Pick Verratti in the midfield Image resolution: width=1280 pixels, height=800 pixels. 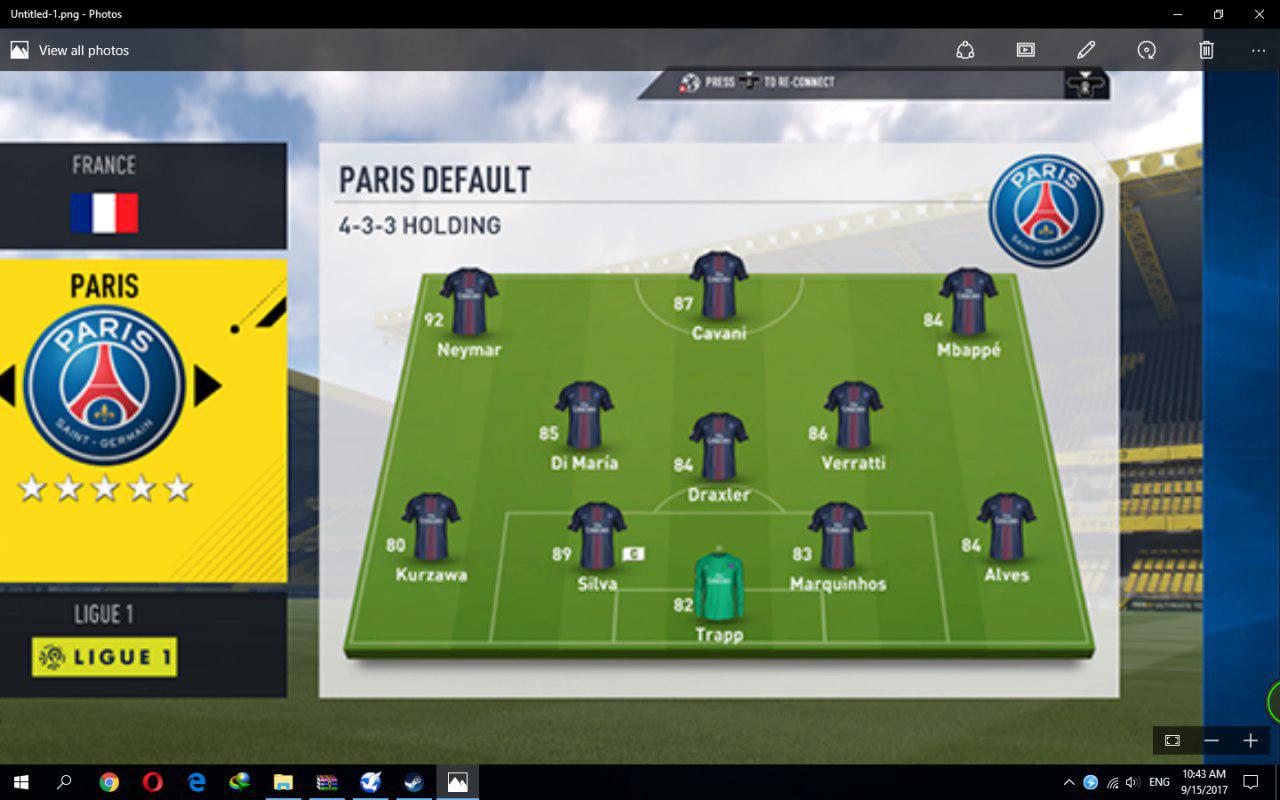click(x=853, y=415)
